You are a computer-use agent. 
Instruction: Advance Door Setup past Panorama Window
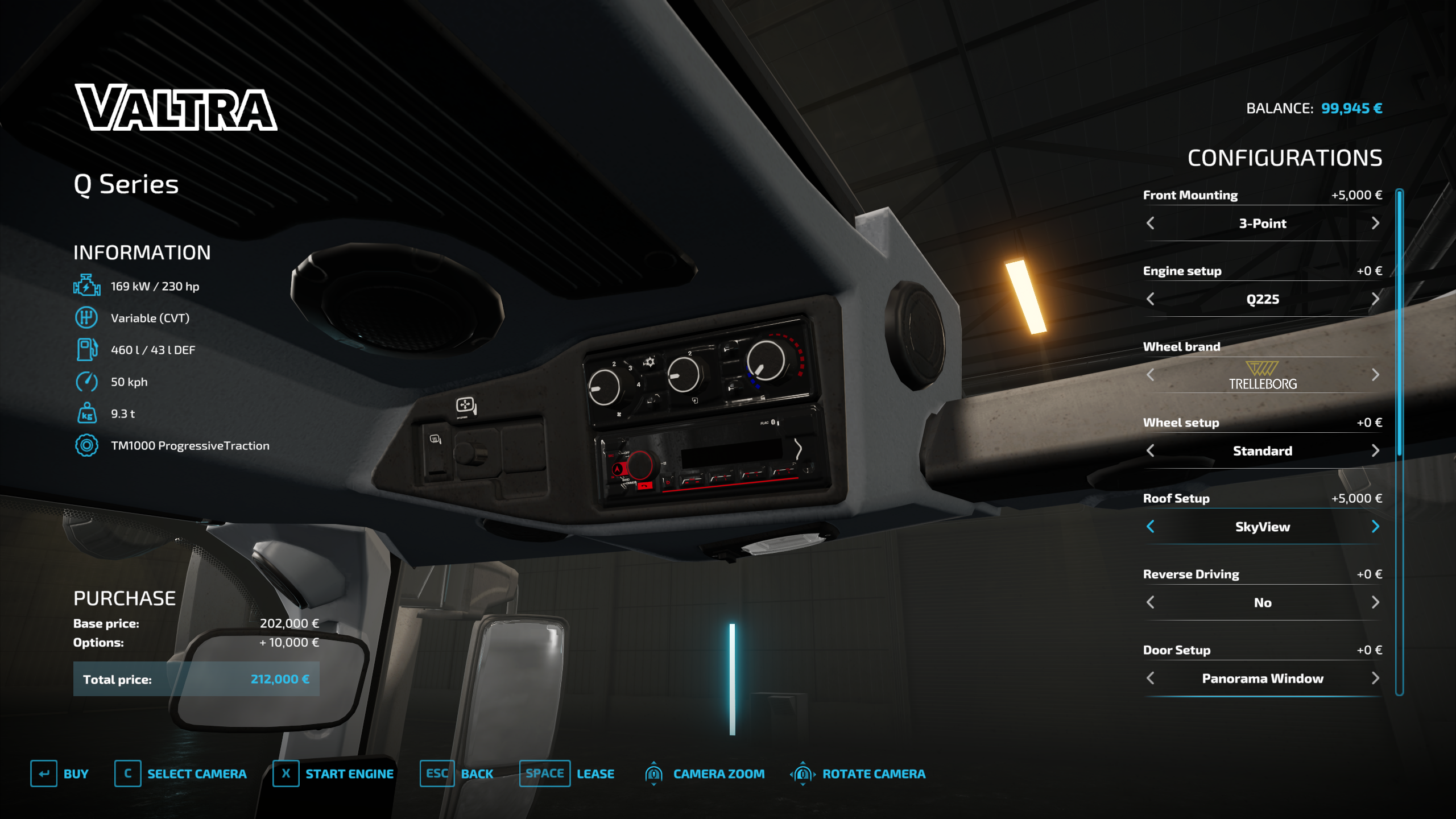point(1375,678)
